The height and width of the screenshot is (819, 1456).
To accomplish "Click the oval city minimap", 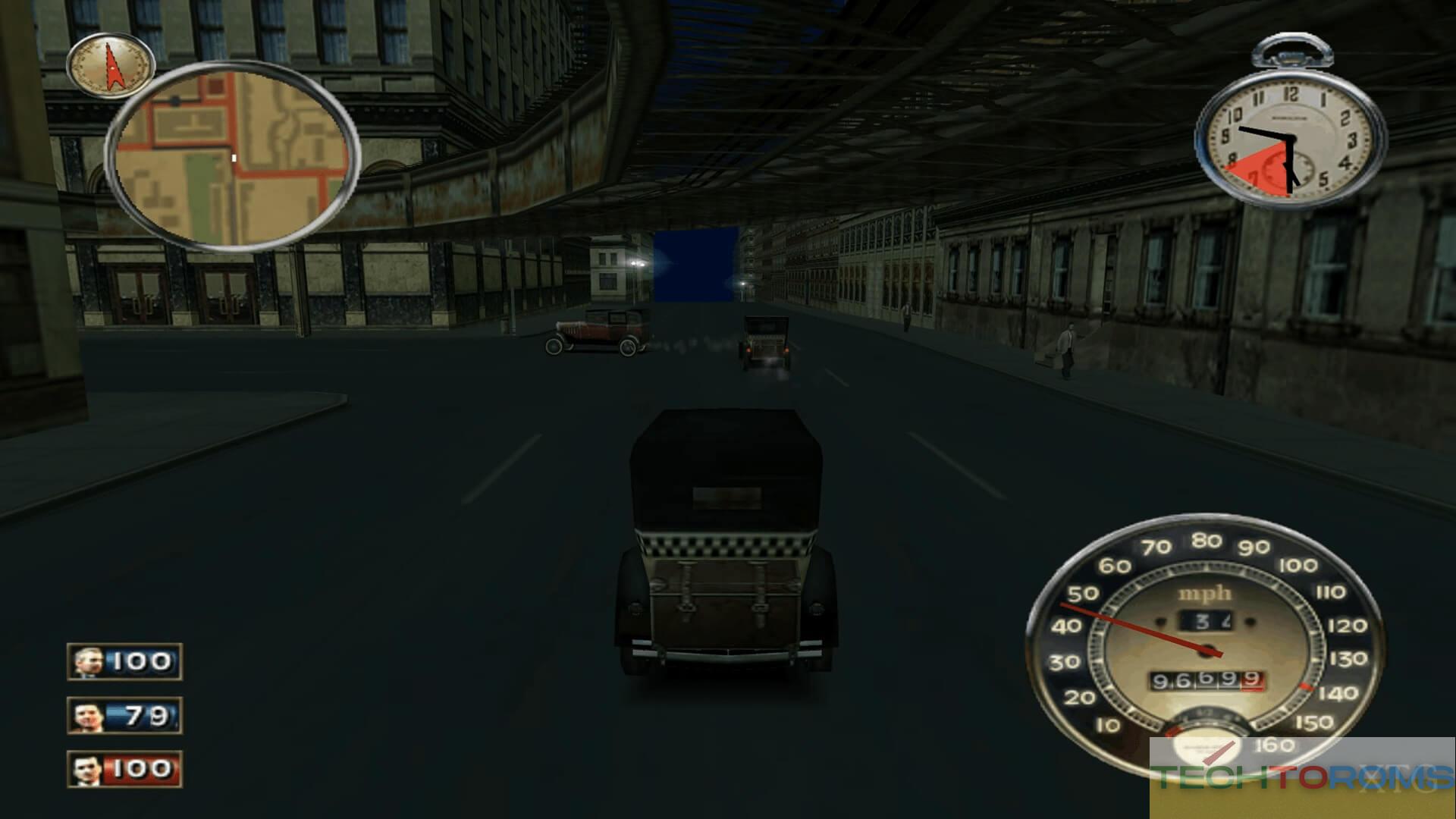I will (x=231, y=155).
